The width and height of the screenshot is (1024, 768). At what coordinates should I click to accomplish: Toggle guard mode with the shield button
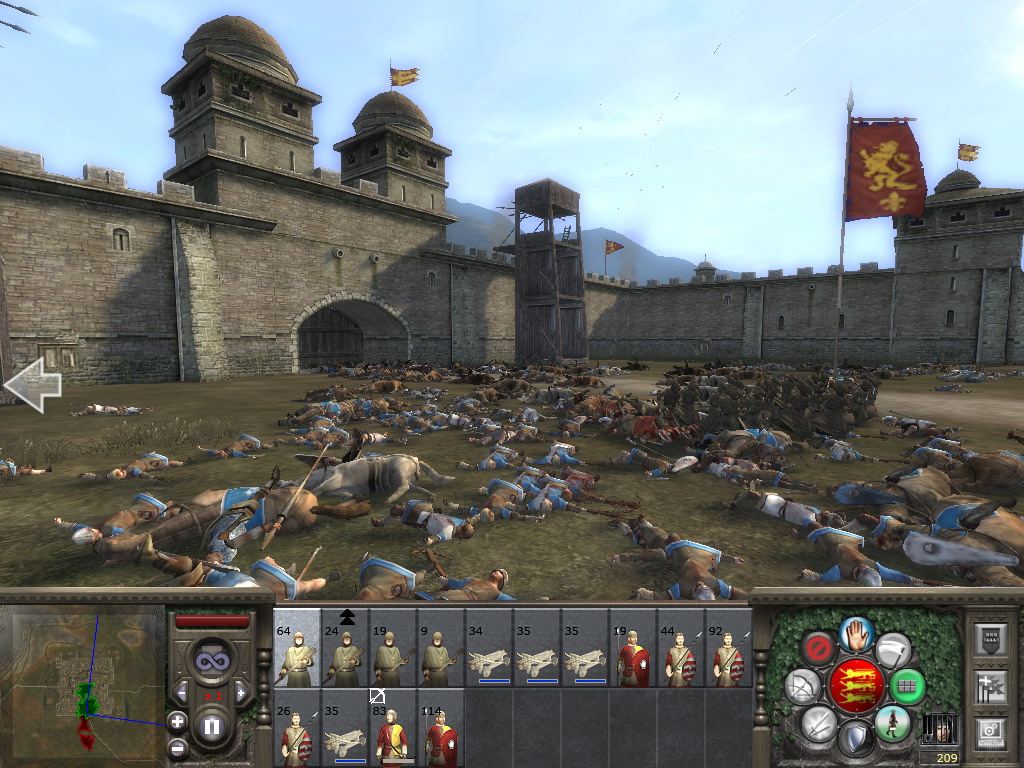(x=855, y=739)
